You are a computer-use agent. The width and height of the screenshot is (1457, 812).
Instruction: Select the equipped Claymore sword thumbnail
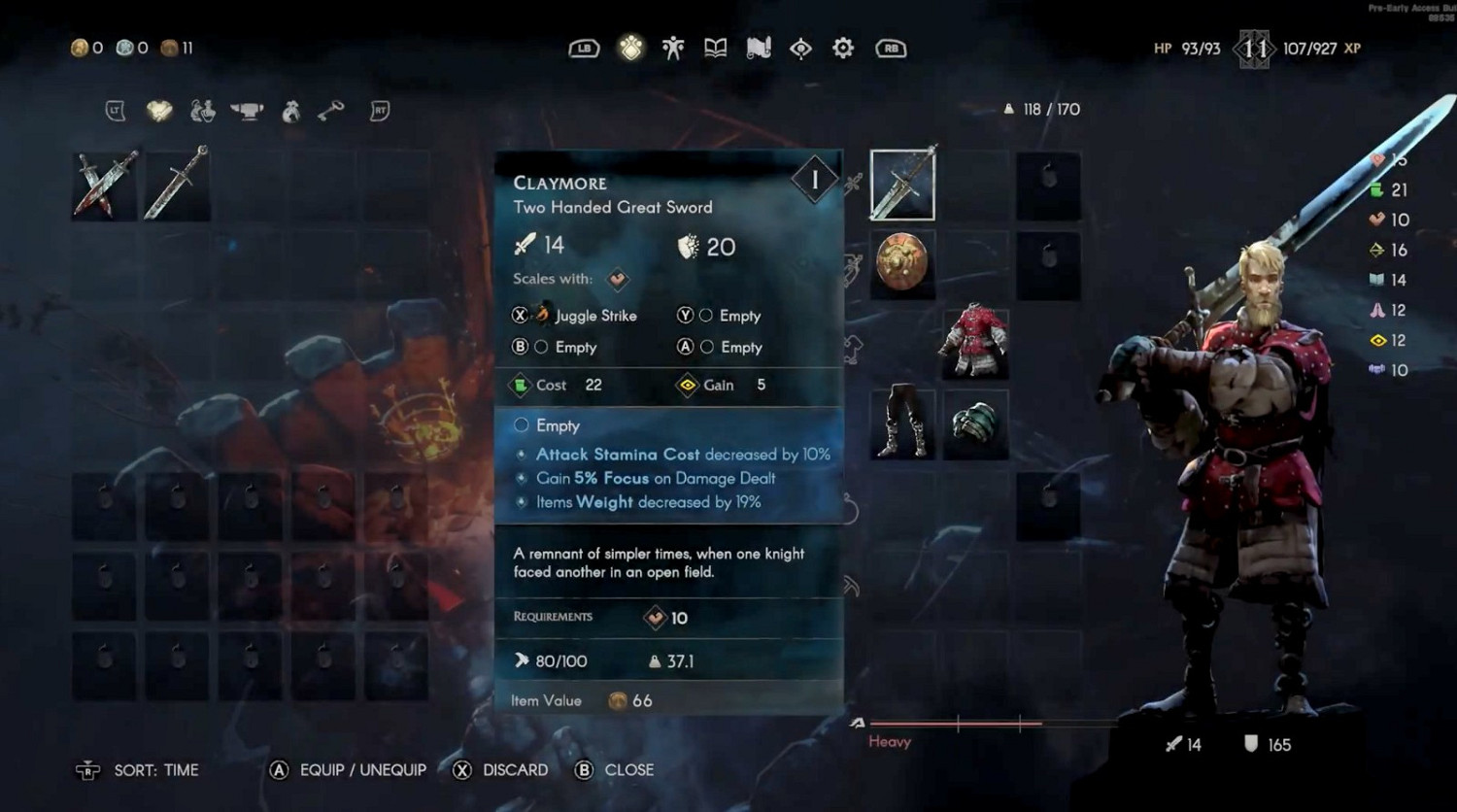click(902, 184)
